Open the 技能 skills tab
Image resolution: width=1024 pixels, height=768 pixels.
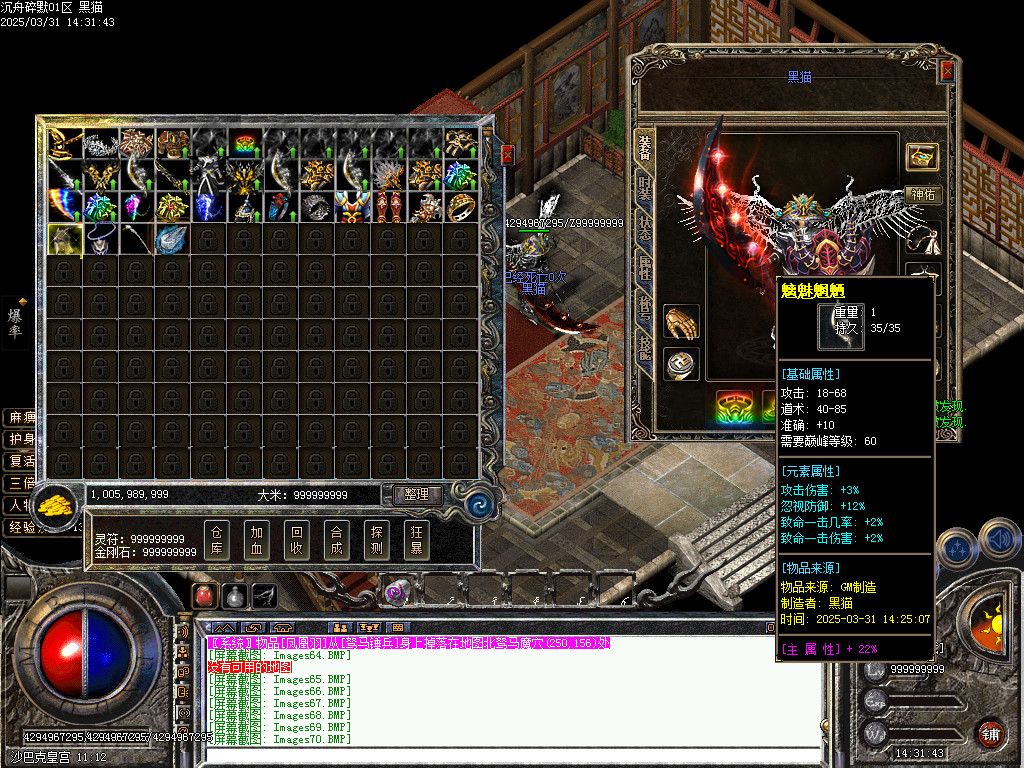[644, 352]
